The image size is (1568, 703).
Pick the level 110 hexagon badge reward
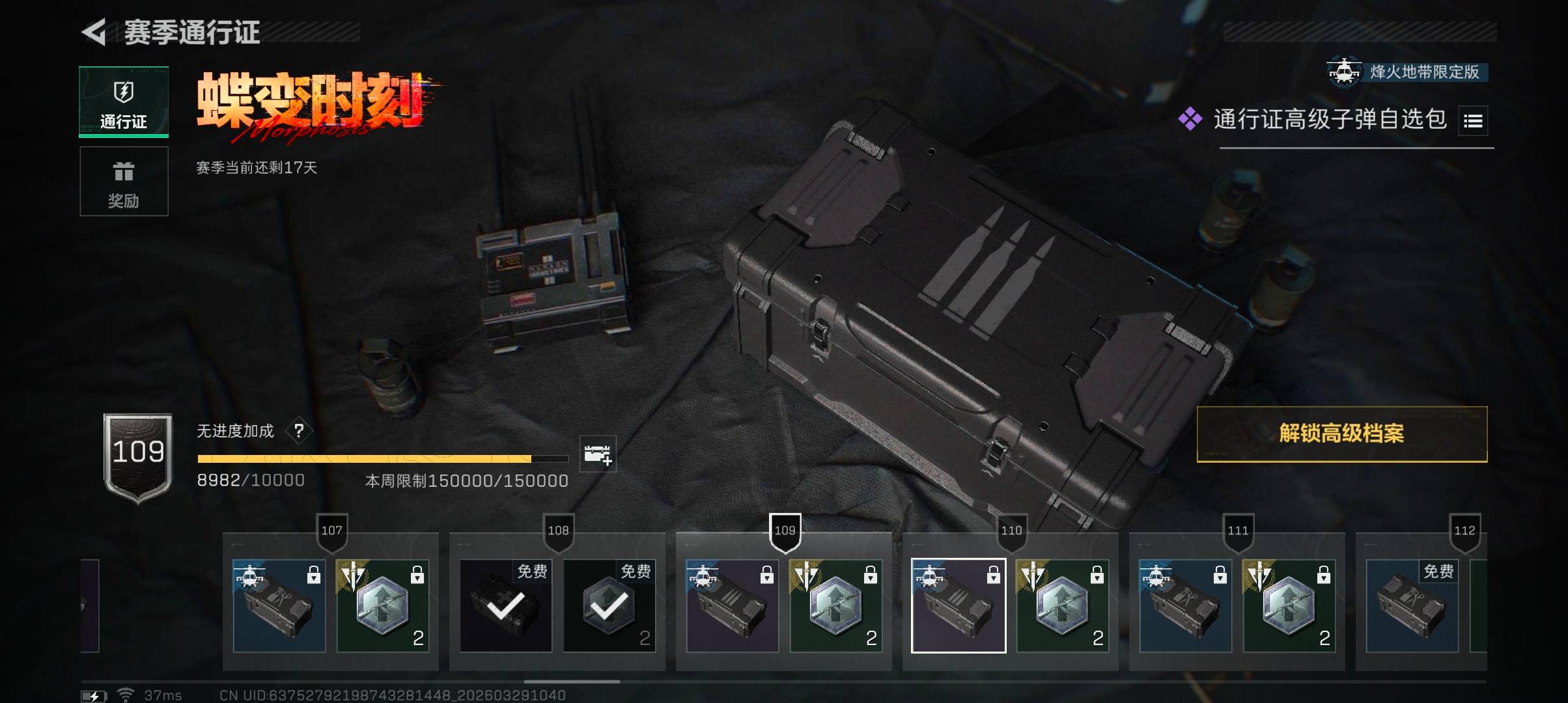coord(1063,606)
